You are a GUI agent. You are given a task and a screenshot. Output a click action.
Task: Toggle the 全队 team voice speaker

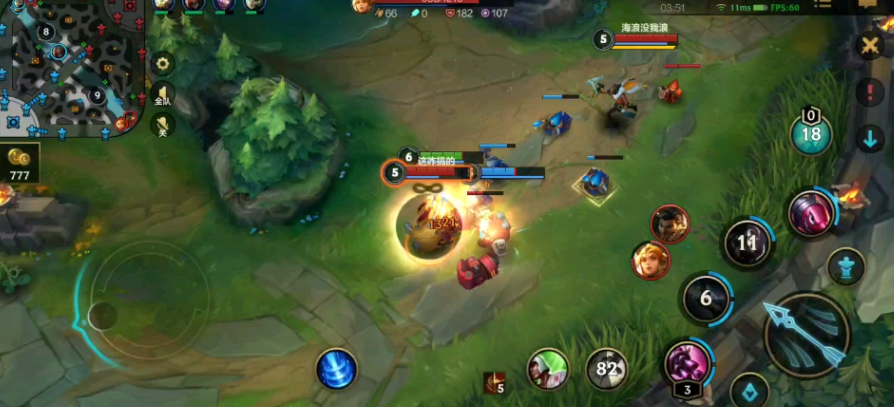(x=162, y=95)
